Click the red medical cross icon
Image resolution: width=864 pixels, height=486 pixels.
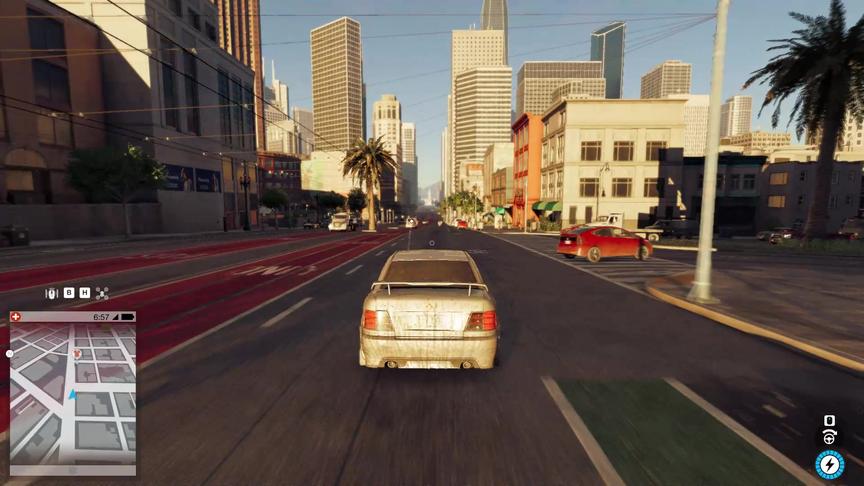click(15, 316)
